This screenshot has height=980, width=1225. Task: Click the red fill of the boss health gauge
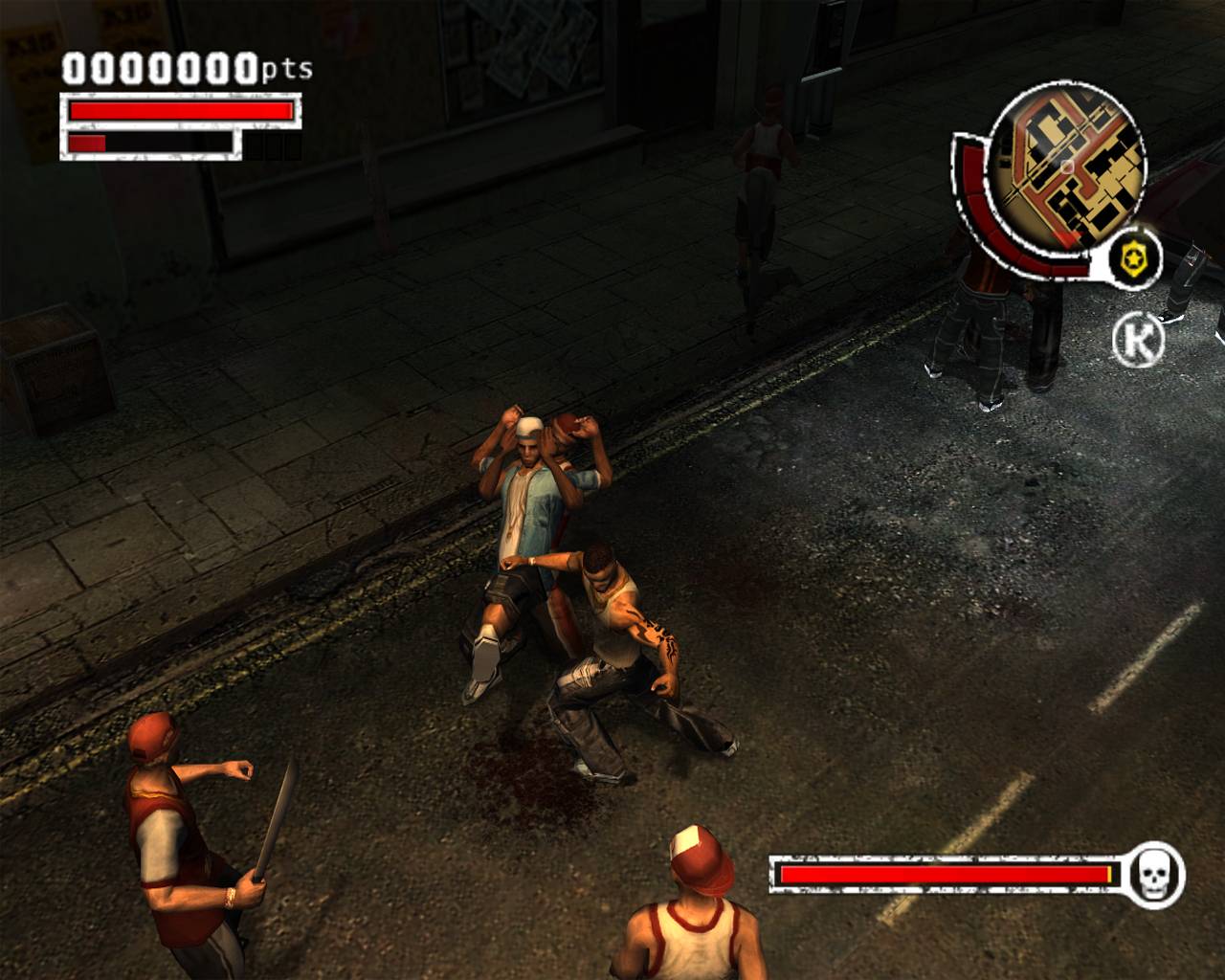943,873
